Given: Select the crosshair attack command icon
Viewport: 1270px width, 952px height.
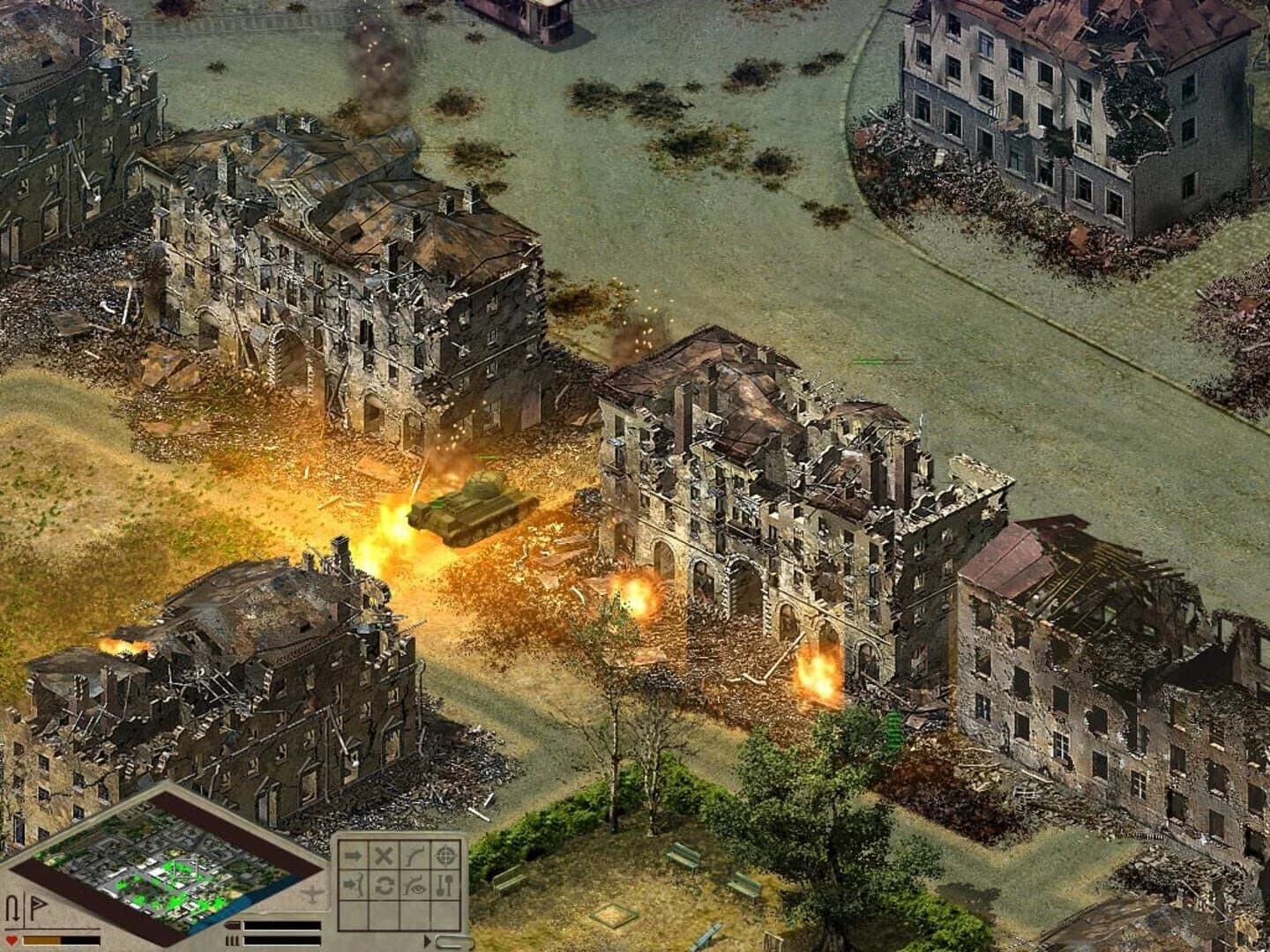Looking at the screenshot, I should 446,855.
